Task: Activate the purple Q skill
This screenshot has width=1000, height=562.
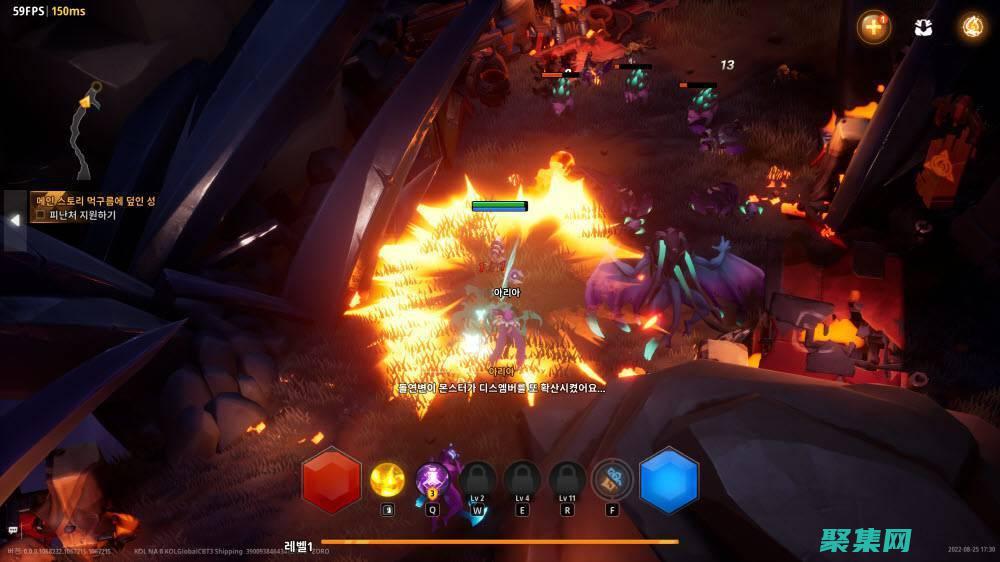Action: (x=433, y=480)
